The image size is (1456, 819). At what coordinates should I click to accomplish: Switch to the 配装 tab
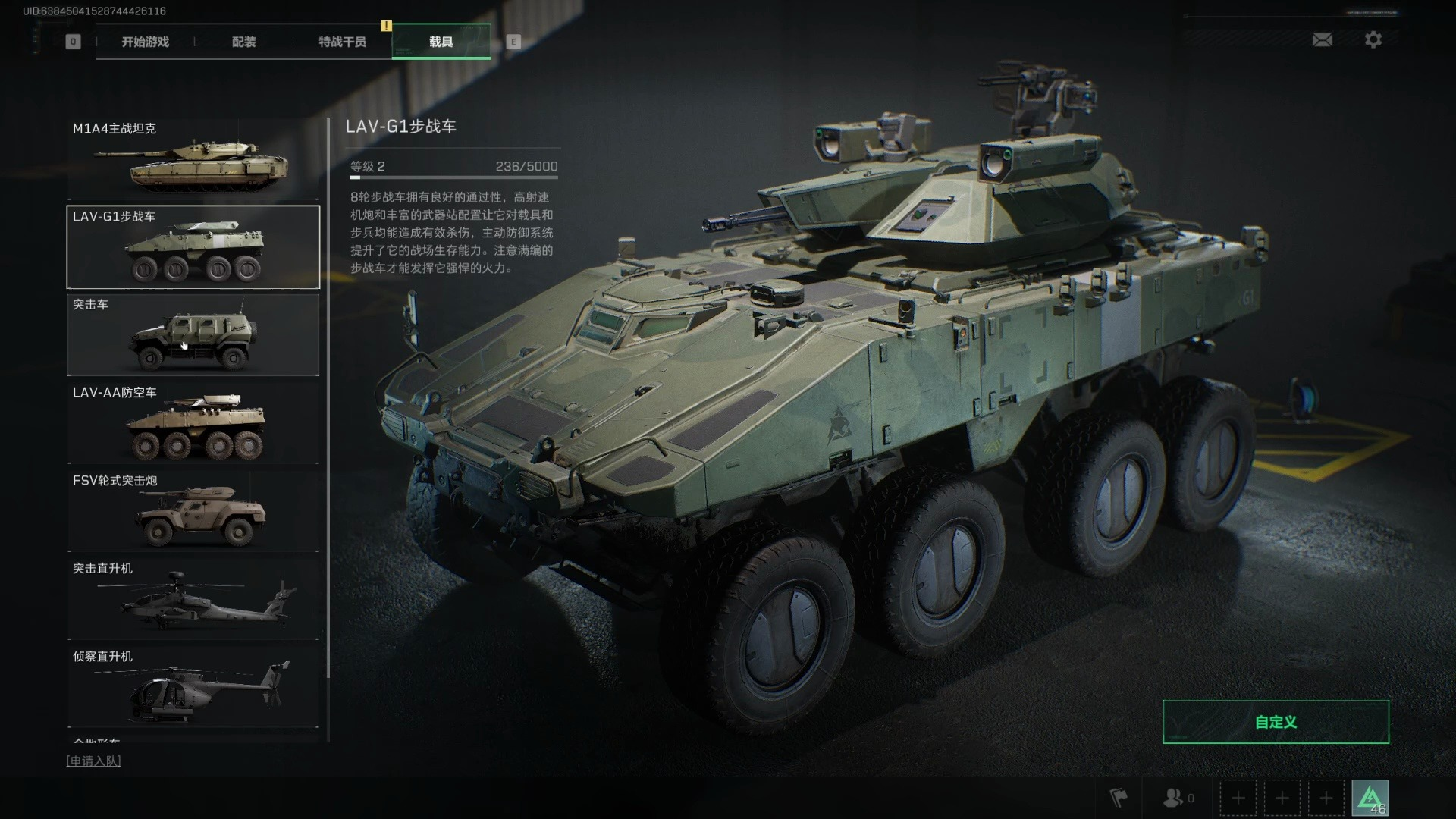point(244,42)
